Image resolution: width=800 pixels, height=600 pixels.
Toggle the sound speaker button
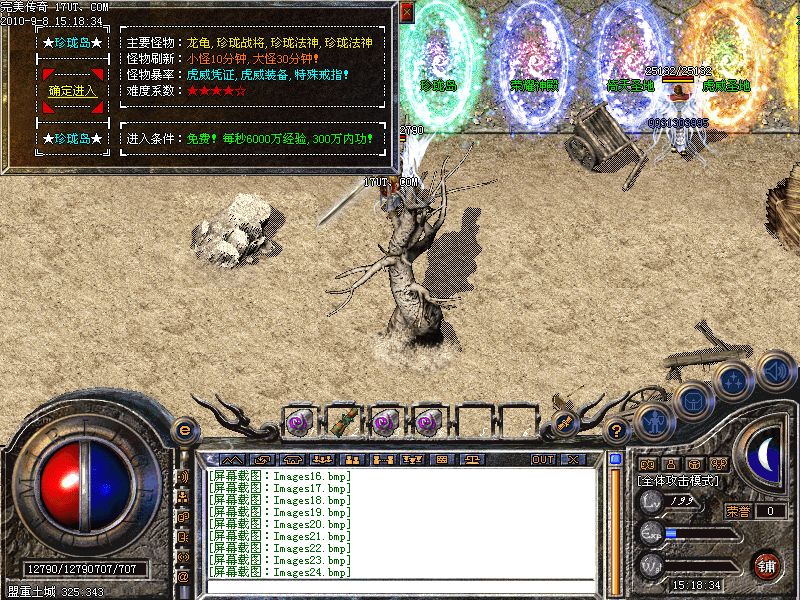pos(774,371)
